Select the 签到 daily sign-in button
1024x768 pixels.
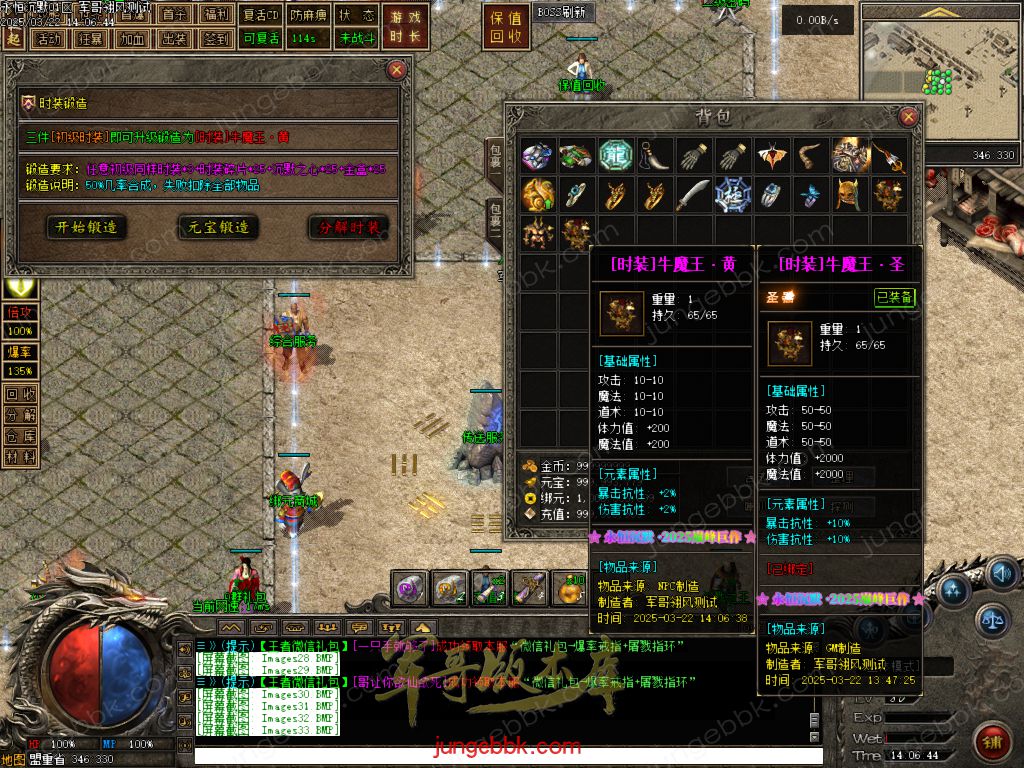[215, 39]
